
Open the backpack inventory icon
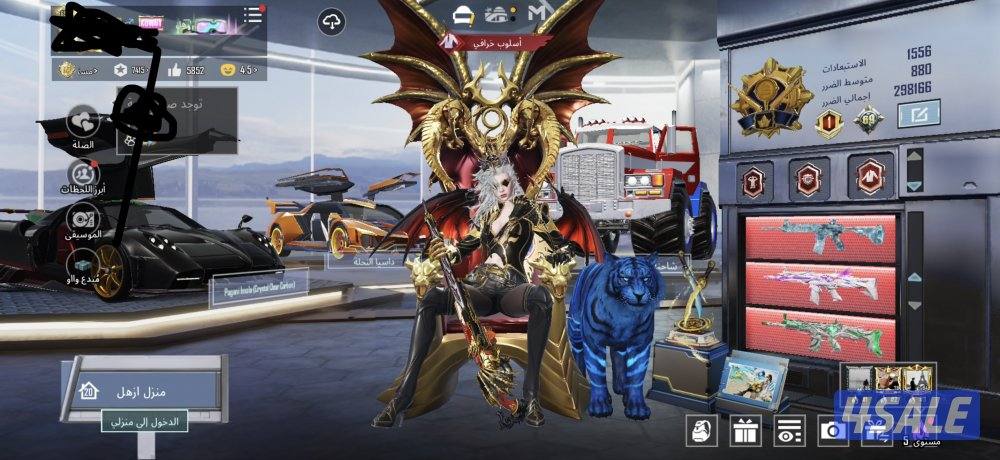tap(702, 432)
